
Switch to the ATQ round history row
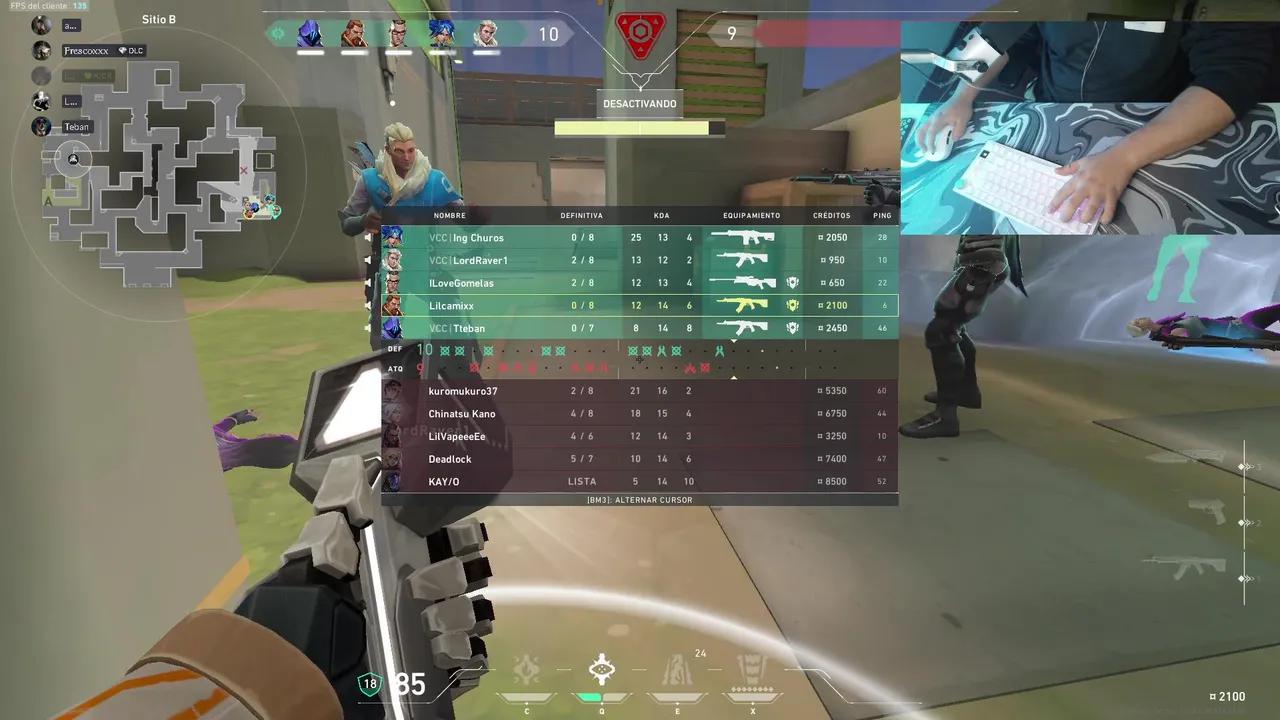coord(395,368)
